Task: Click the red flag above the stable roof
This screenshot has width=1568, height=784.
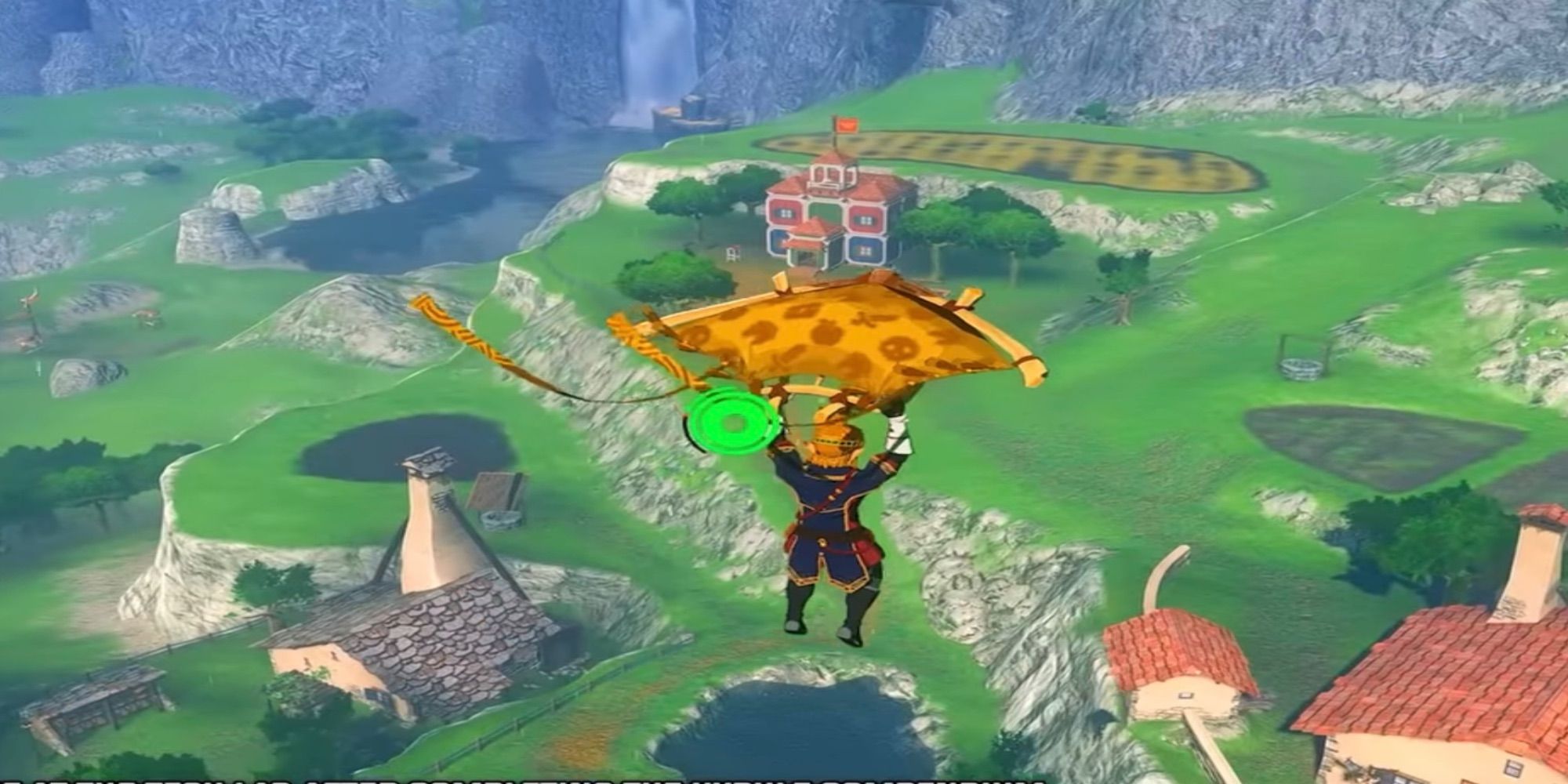Action: tap(848, 124)
